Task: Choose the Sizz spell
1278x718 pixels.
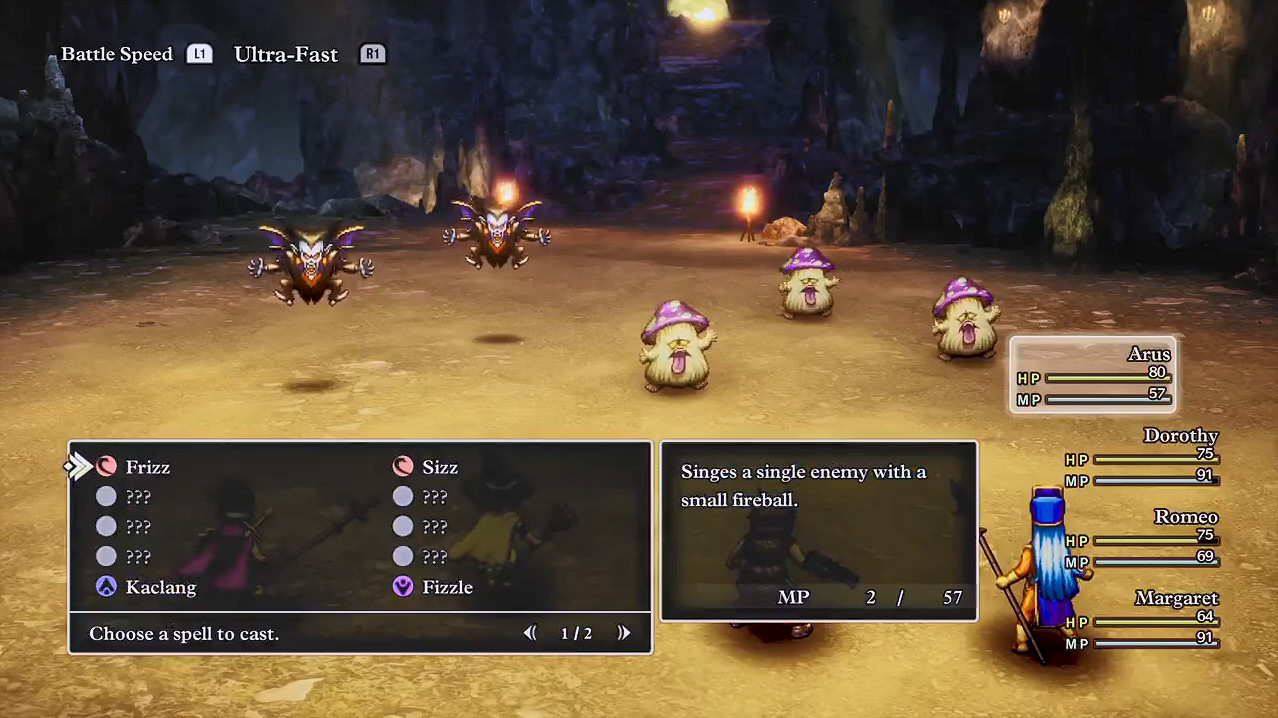Action: click(439, 467)
